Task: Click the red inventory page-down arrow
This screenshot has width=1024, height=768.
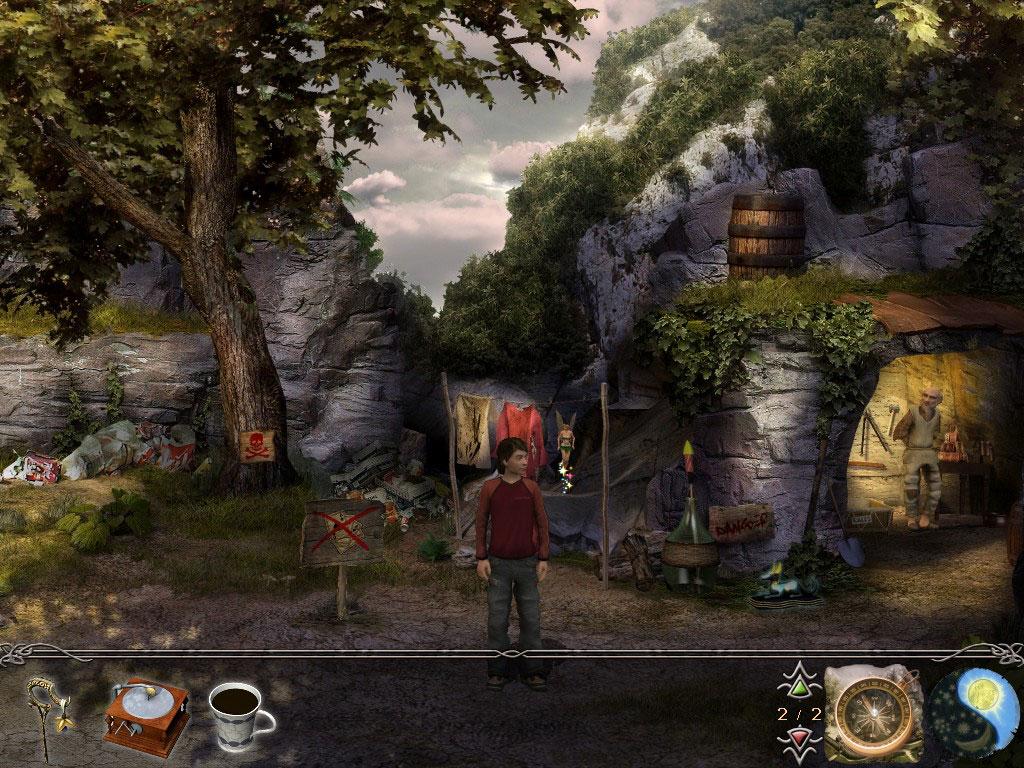Action: pyautogui.click(x=797, y=739)
